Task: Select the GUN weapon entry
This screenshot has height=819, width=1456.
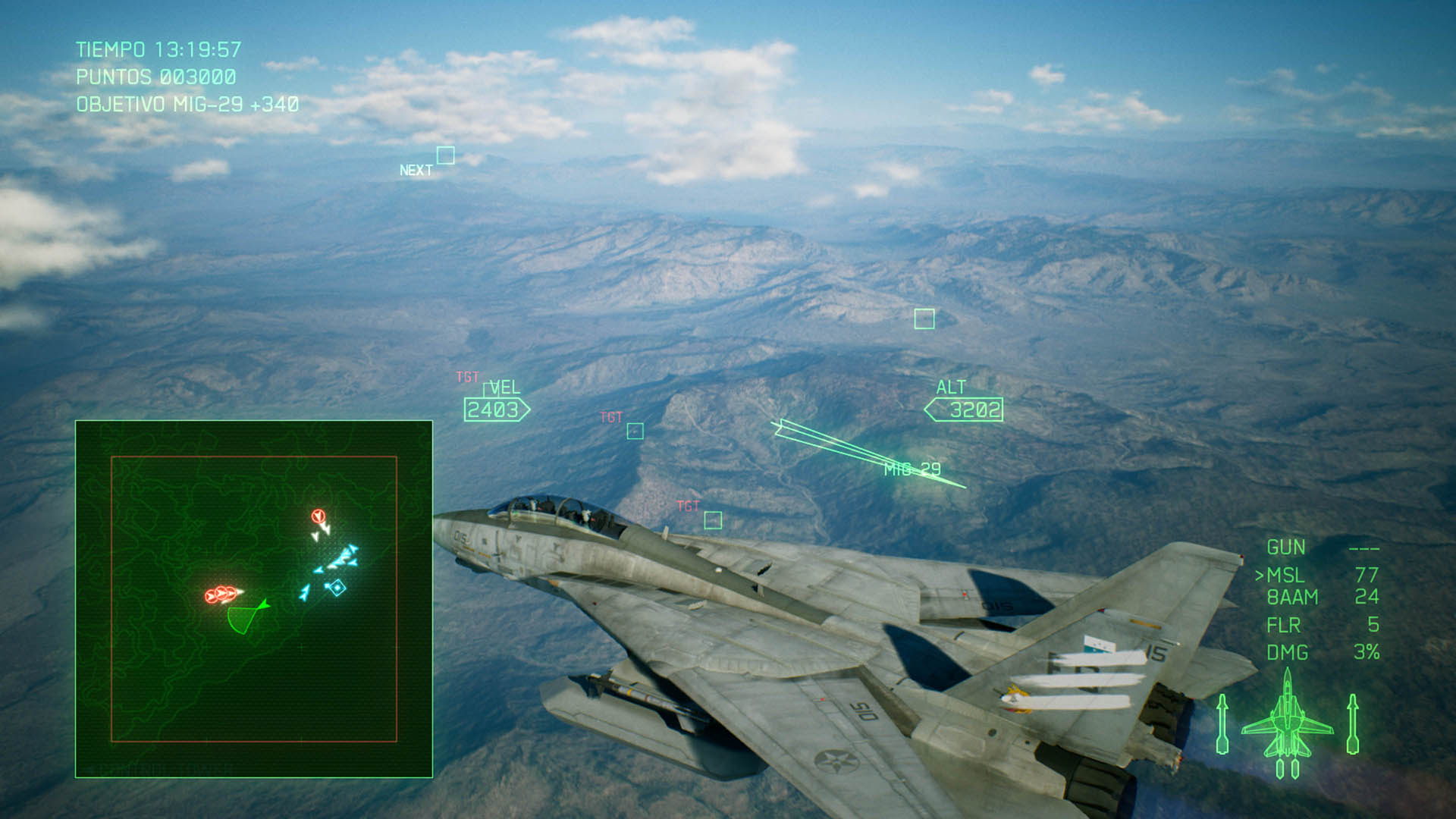Action: tap(1286, 548)
